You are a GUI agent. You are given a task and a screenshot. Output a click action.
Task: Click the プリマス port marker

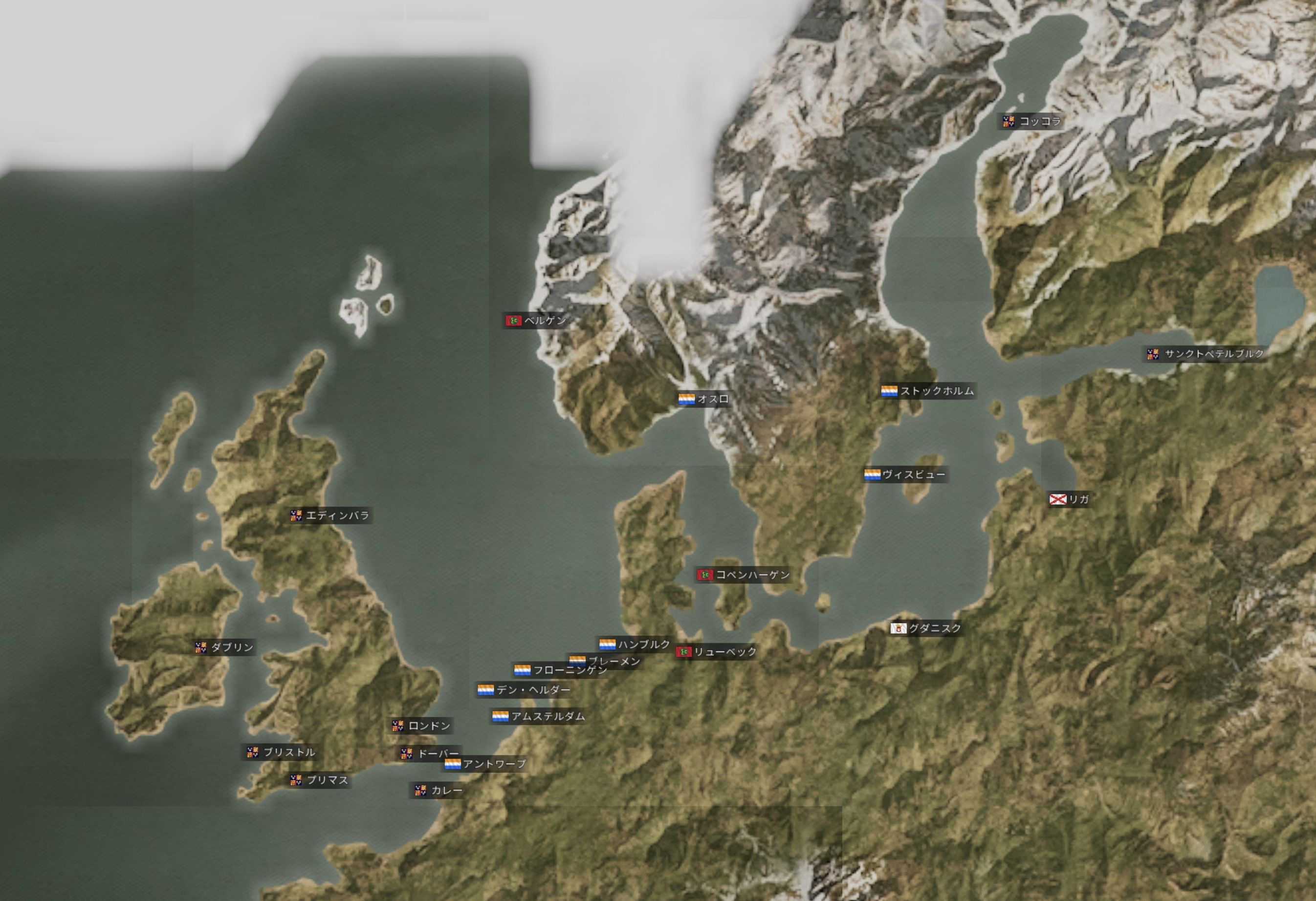point(319,780)
